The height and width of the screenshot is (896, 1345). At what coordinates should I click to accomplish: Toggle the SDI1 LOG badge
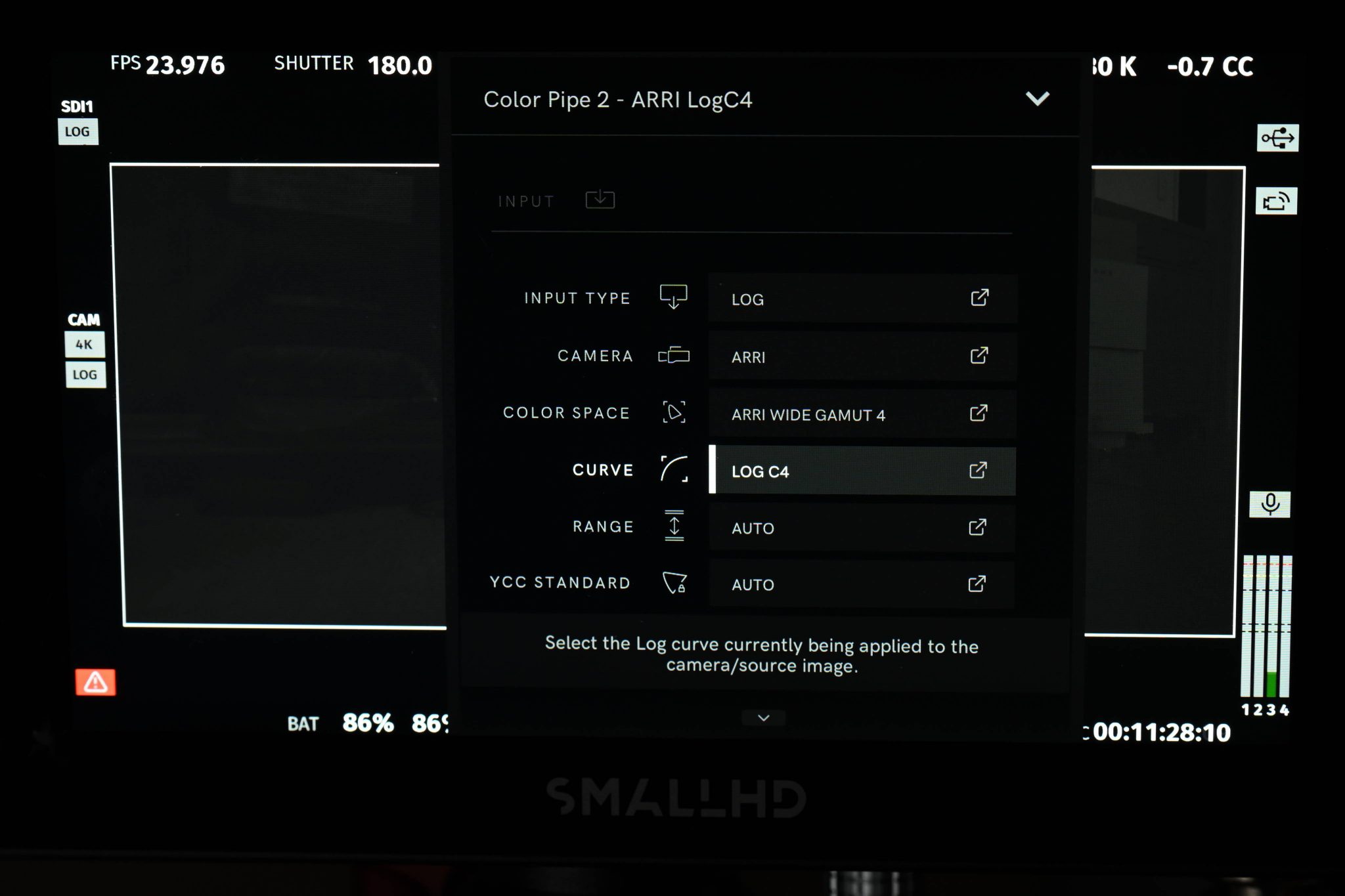tap(77, 132)
